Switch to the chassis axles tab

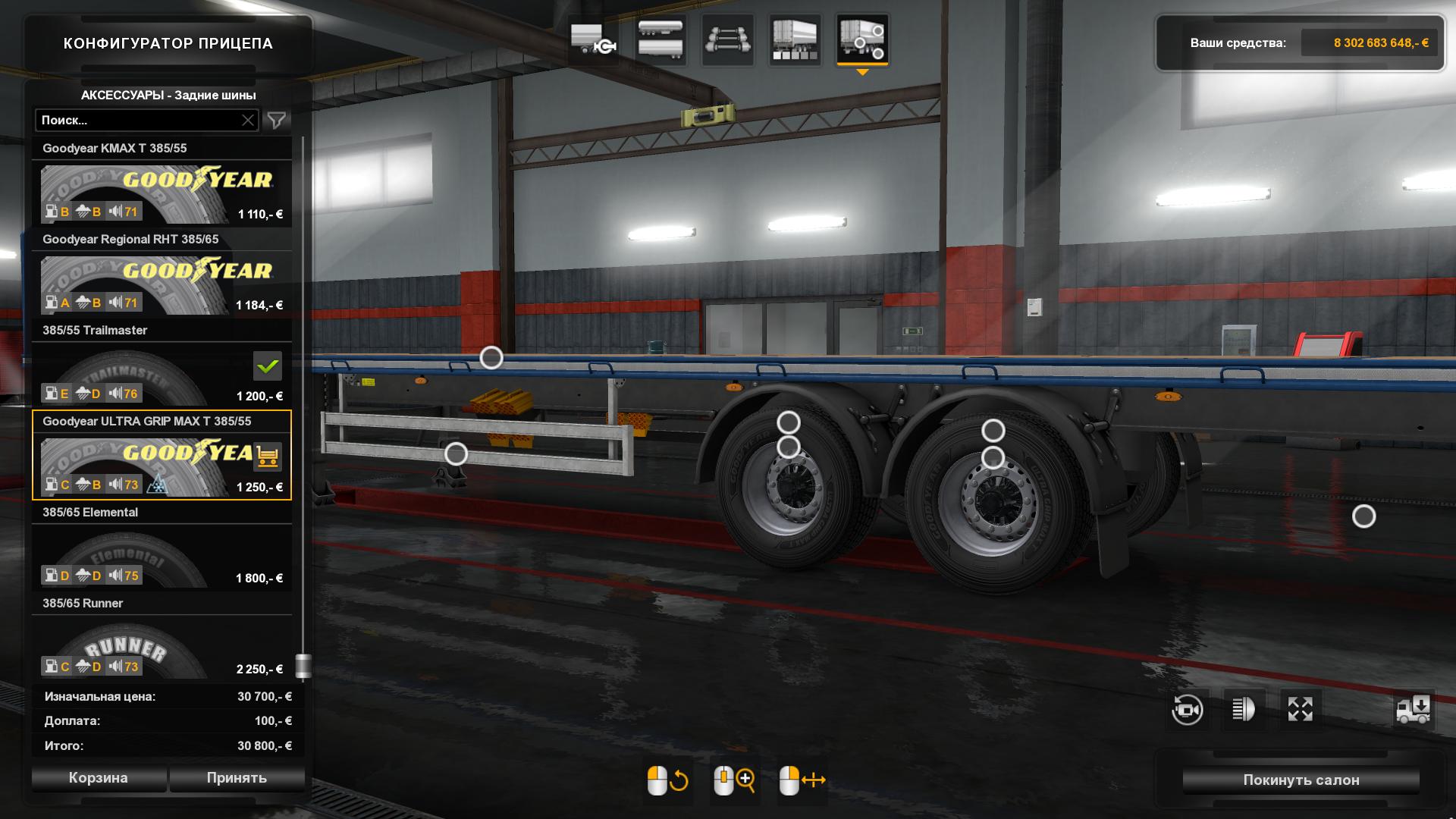727,39
